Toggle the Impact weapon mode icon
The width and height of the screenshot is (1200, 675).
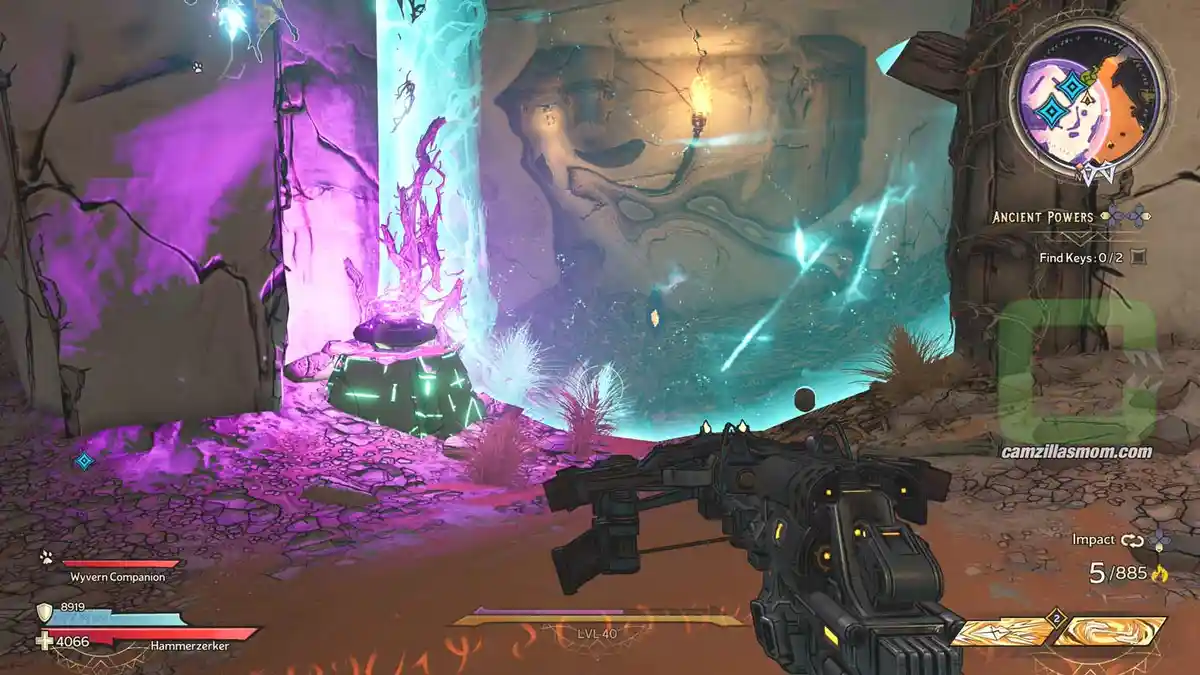1132,540
